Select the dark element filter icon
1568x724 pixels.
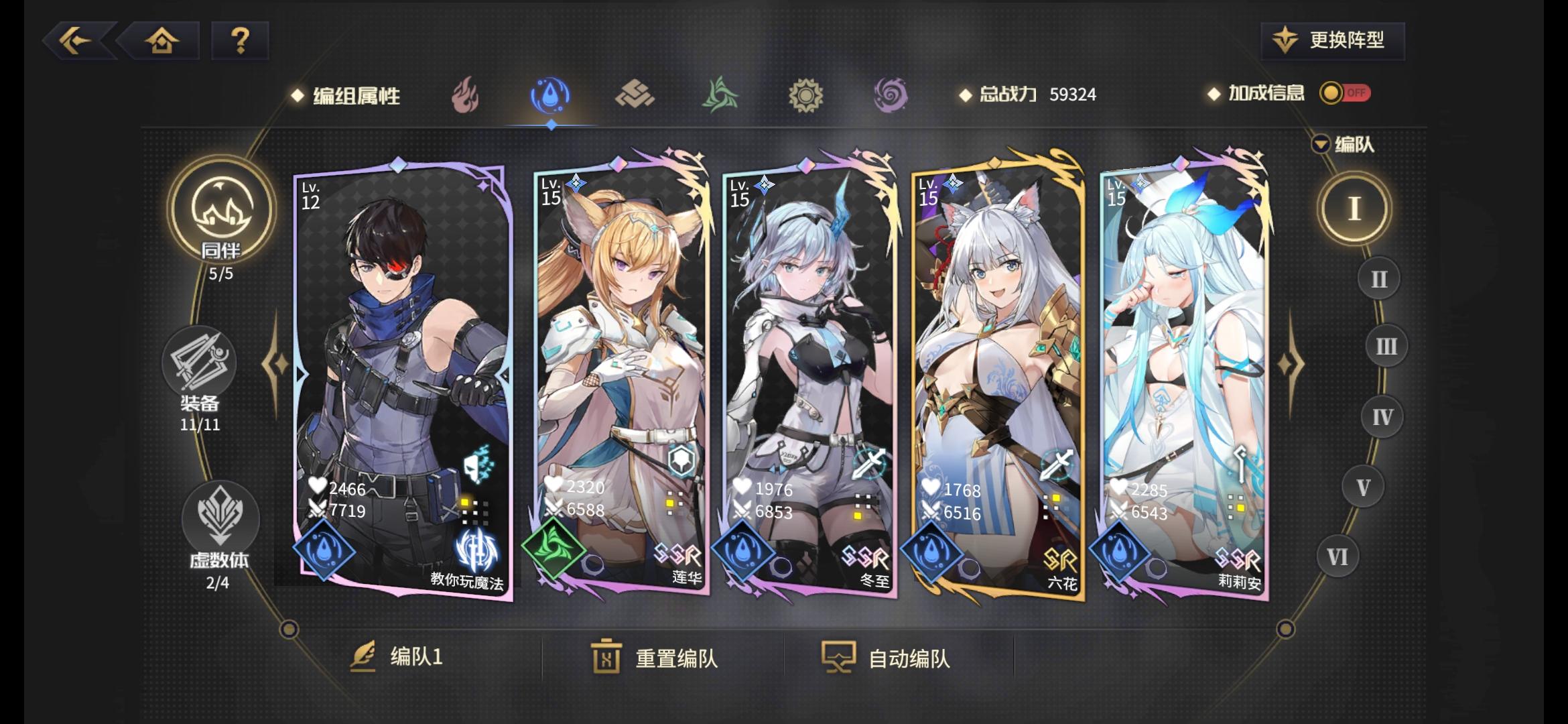[x=889, y=95]
